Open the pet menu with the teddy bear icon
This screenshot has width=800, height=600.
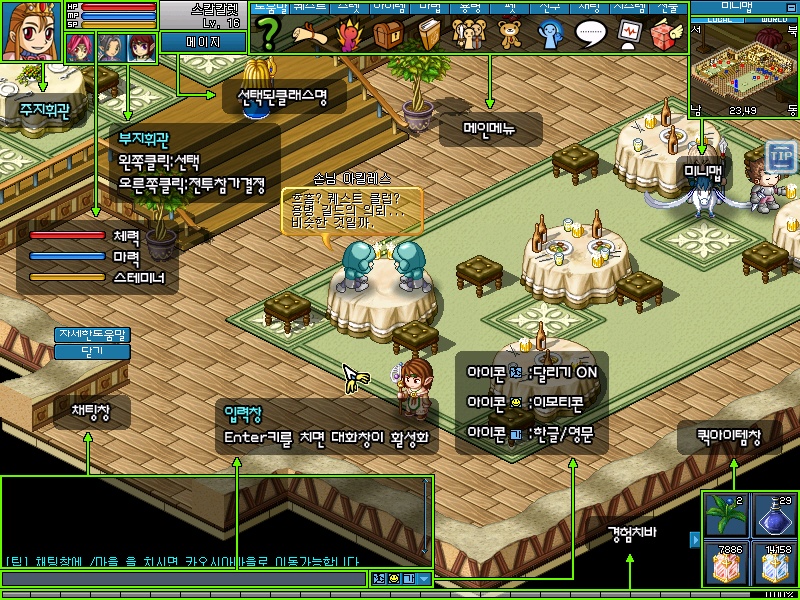coord(509,35)
